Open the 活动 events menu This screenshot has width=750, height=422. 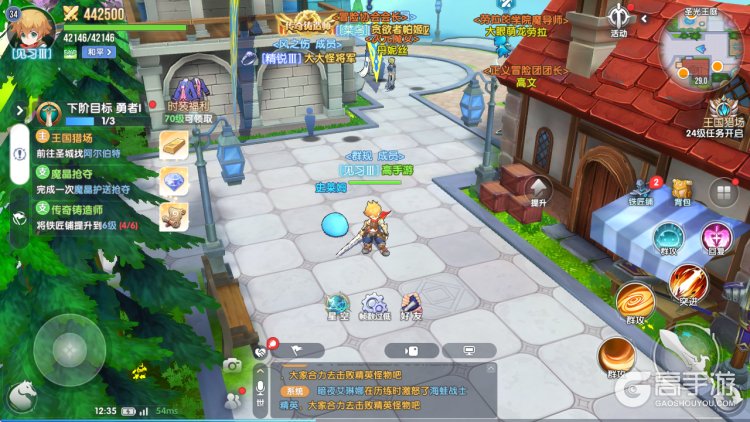click(620, 20)
